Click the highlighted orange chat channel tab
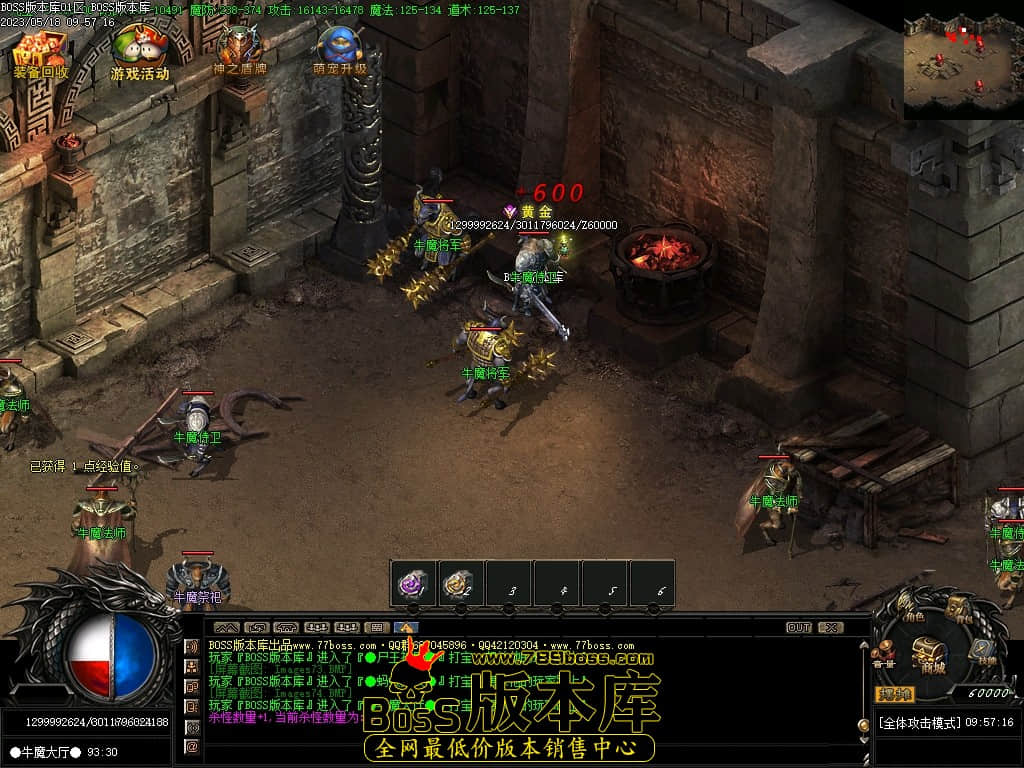The height and width of the screenshot is (768, 1024). pos(405,628)
